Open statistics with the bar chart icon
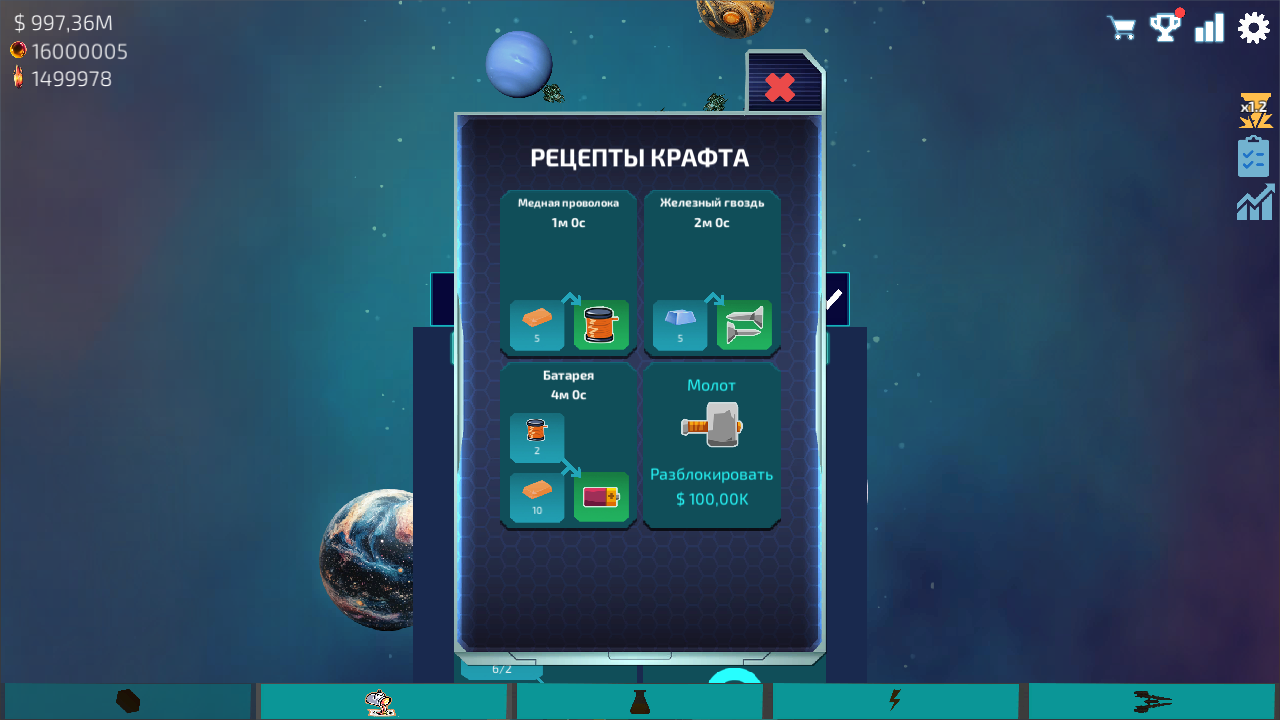This screenshot has height=720, width=1280. [1209, 27]
